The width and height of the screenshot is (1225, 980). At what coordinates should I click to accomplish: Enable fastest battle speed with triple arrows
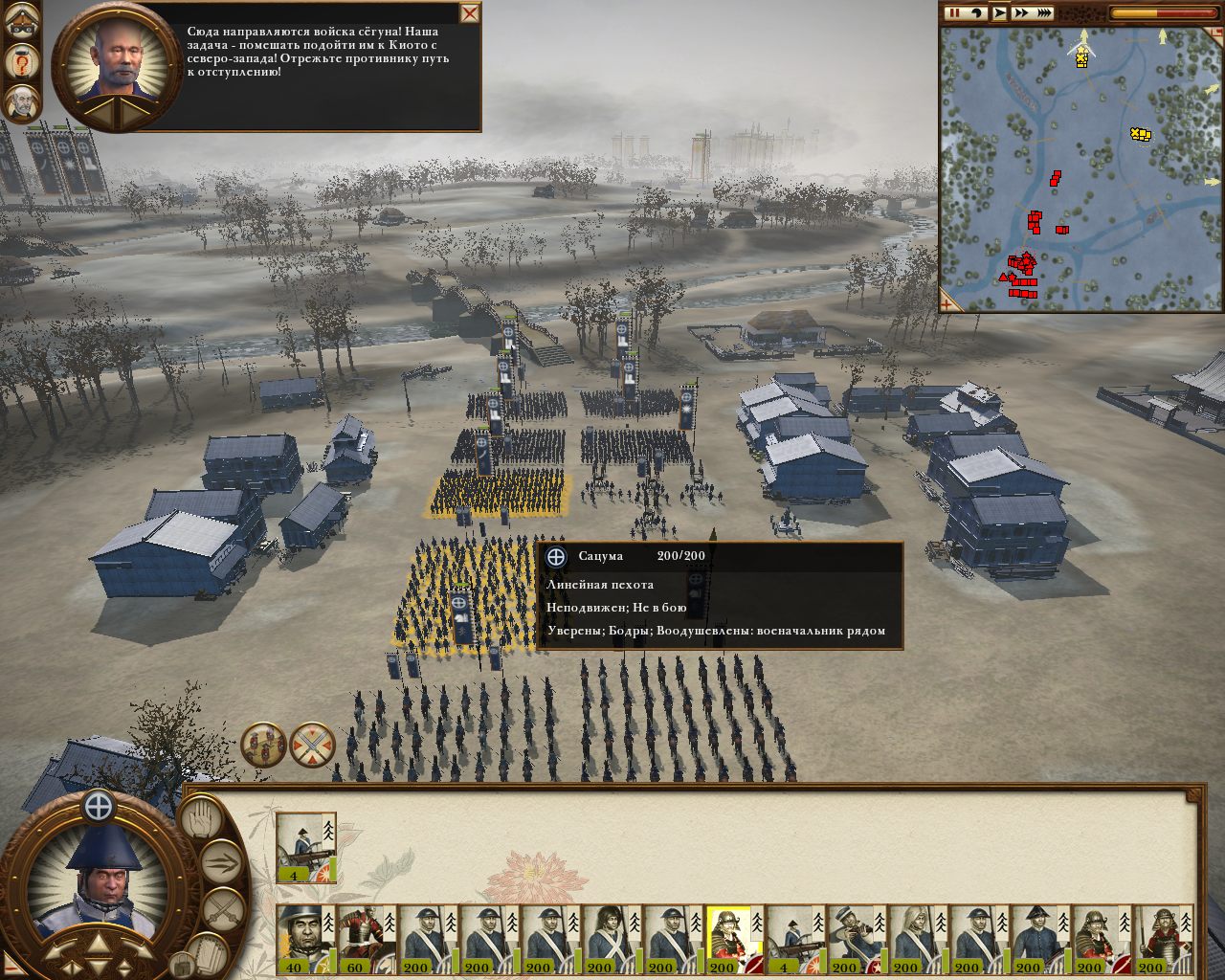click(1043, 13)
